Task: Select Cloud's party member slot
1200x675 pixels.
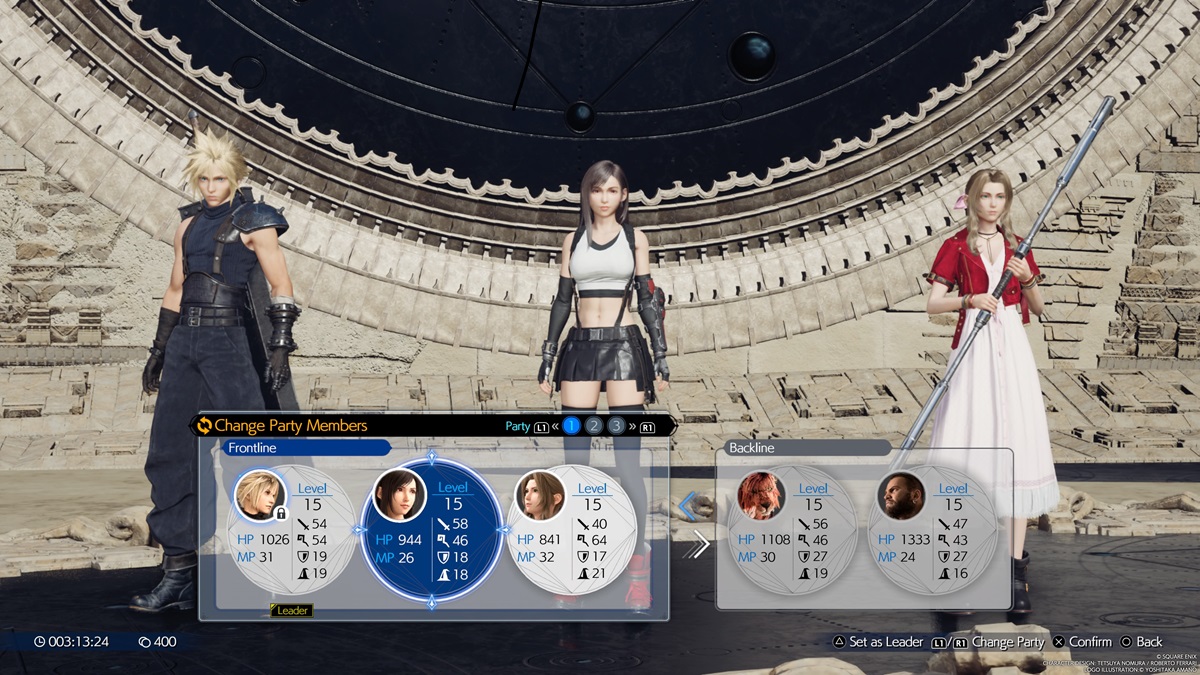Action: click(292, 530)
